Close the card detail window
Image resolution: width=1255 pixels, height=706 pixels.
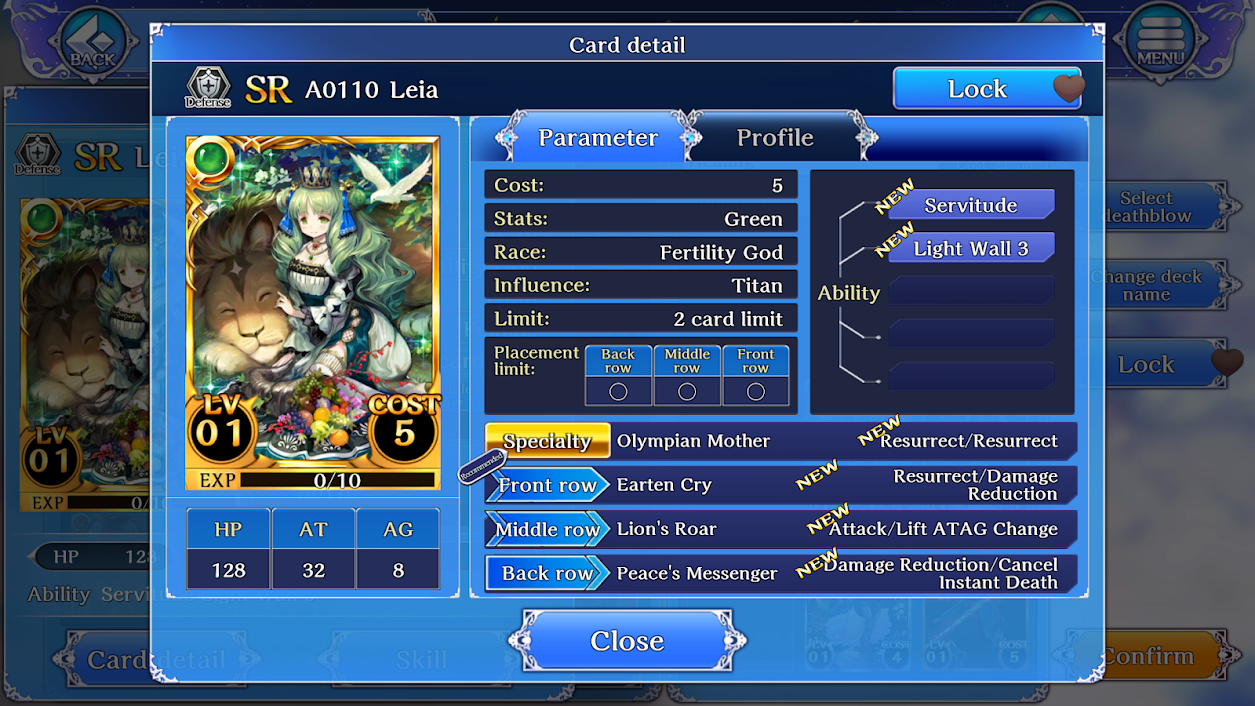click(x=627, y=640)
